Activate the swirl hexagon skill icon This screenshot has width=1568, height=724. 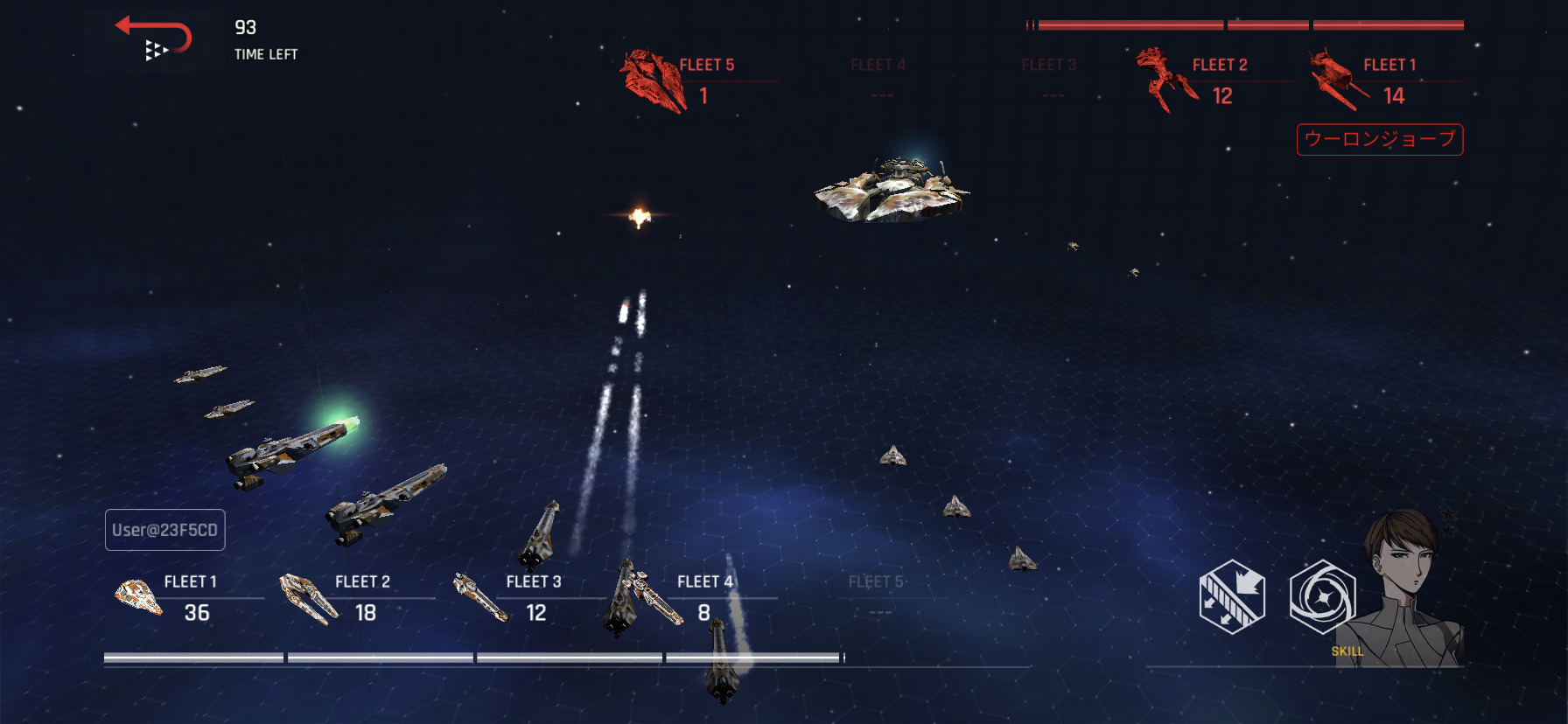(x=1322, y=597)
